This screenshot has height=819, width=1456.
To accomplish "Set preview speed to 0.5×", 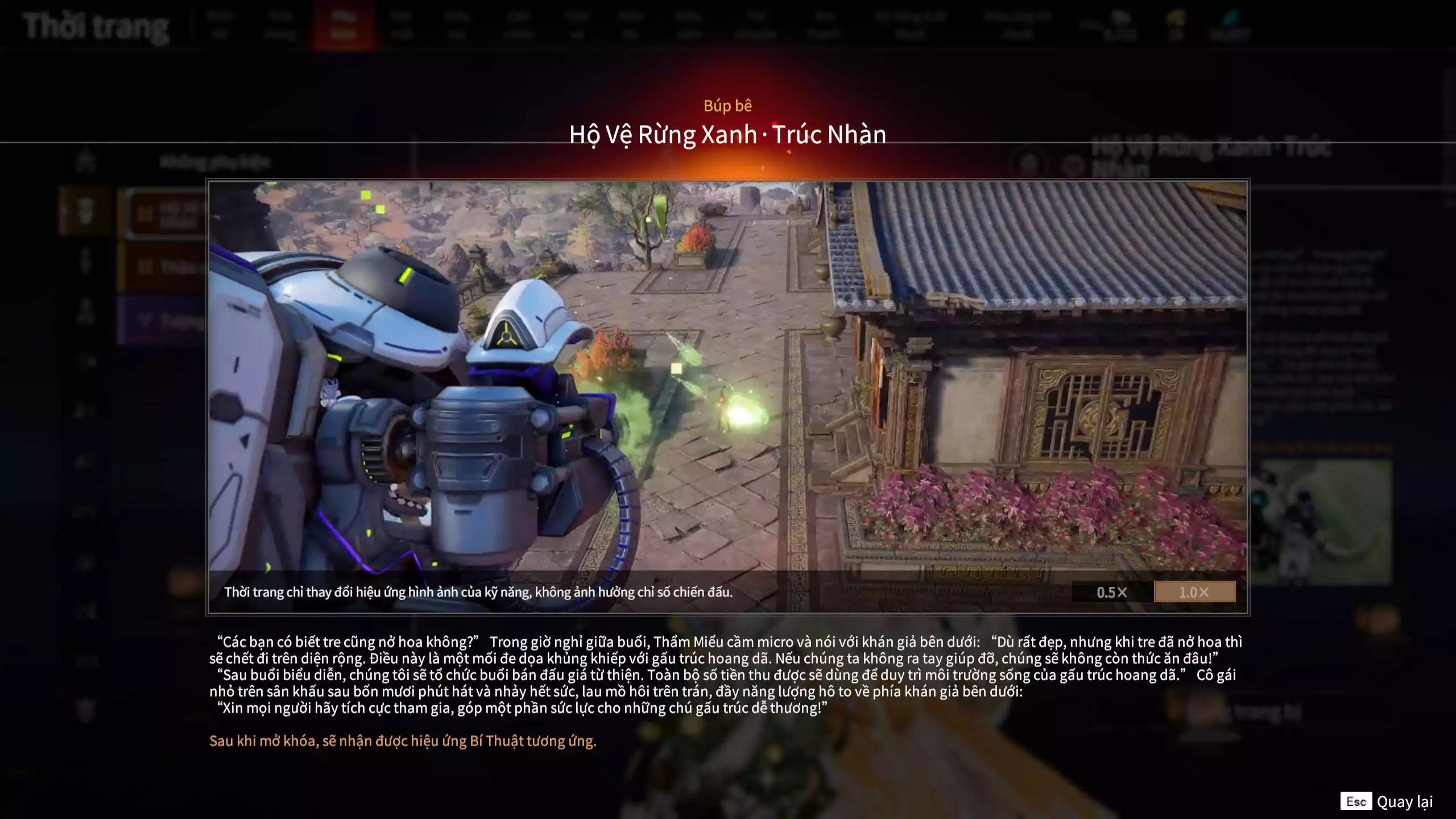I will click(1111, 592).
